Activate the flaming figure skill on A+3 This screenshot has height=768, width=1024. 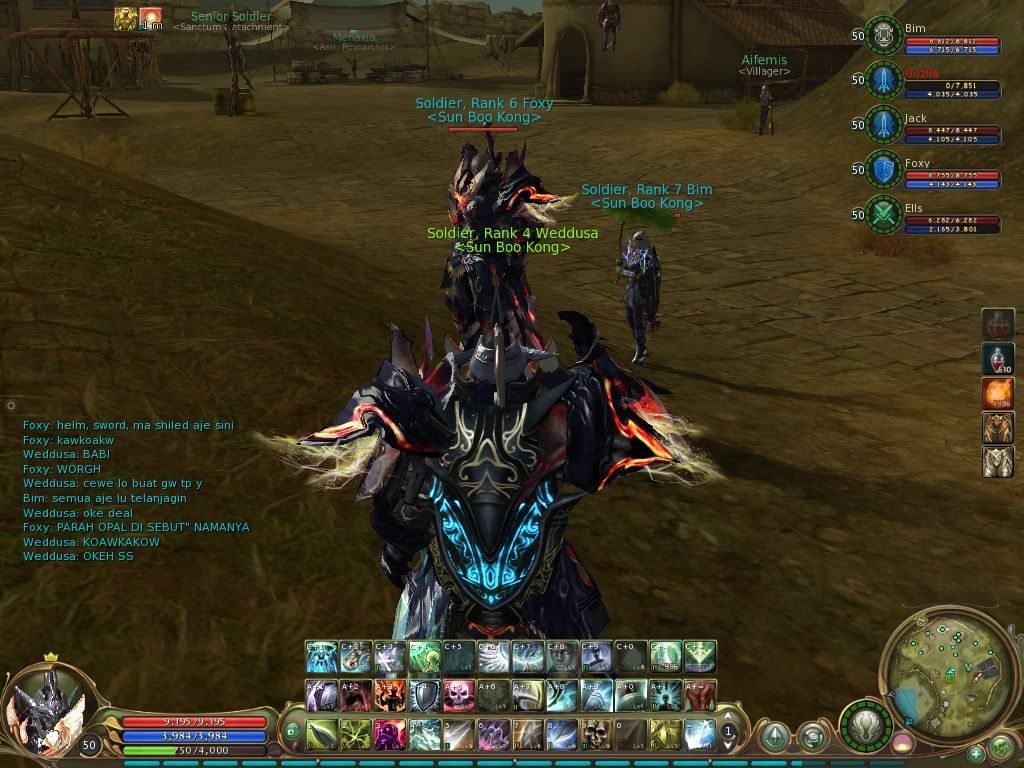390,695
